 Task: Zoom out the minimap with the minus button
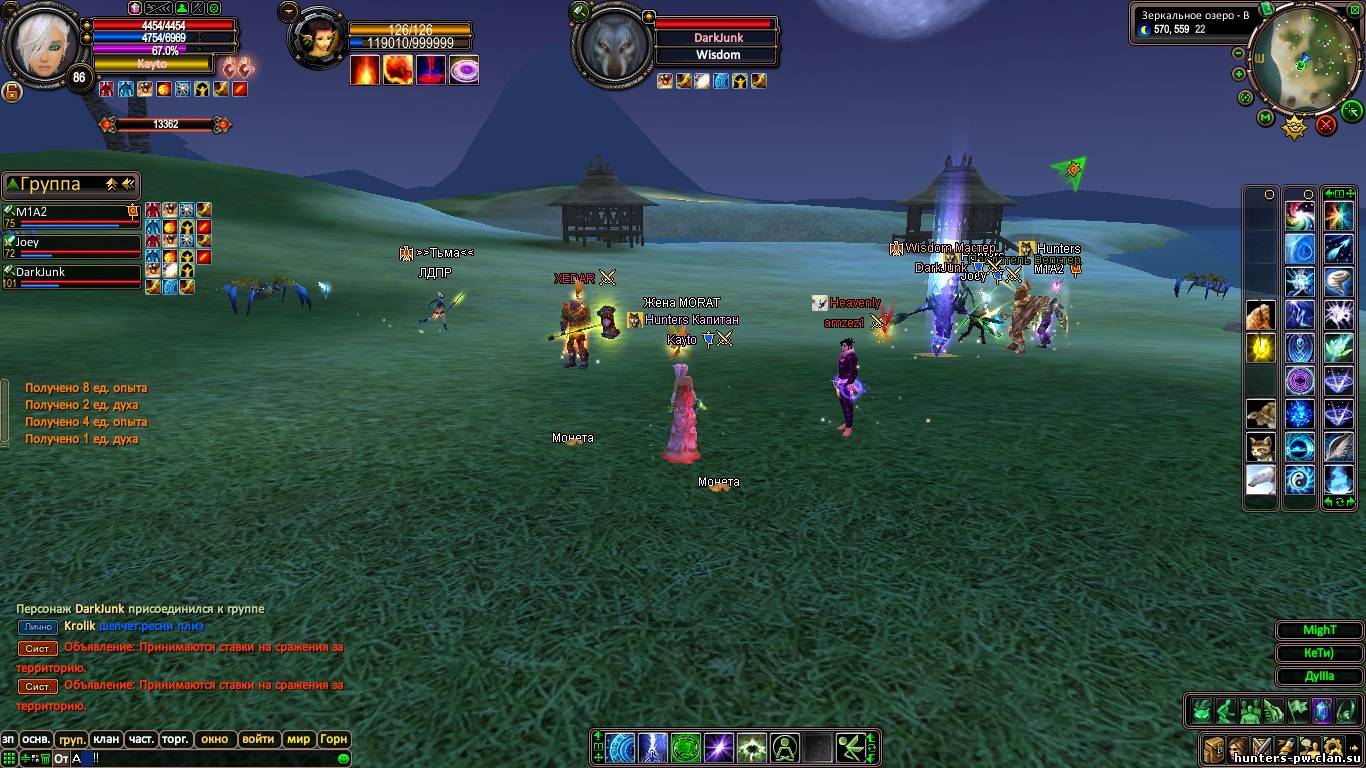point(1239,53)
